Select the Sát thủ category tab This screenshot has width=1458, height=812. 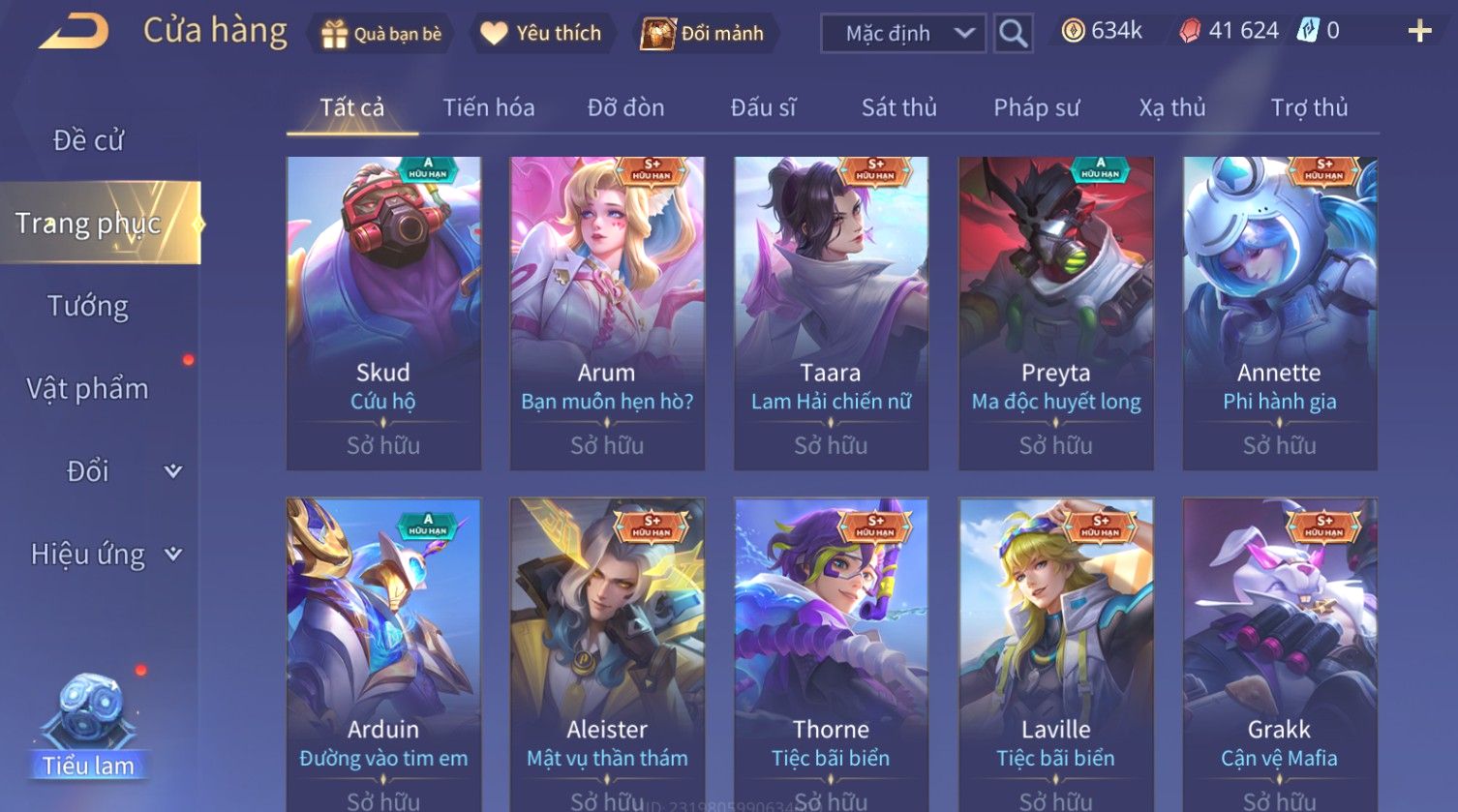coord(898,107)
